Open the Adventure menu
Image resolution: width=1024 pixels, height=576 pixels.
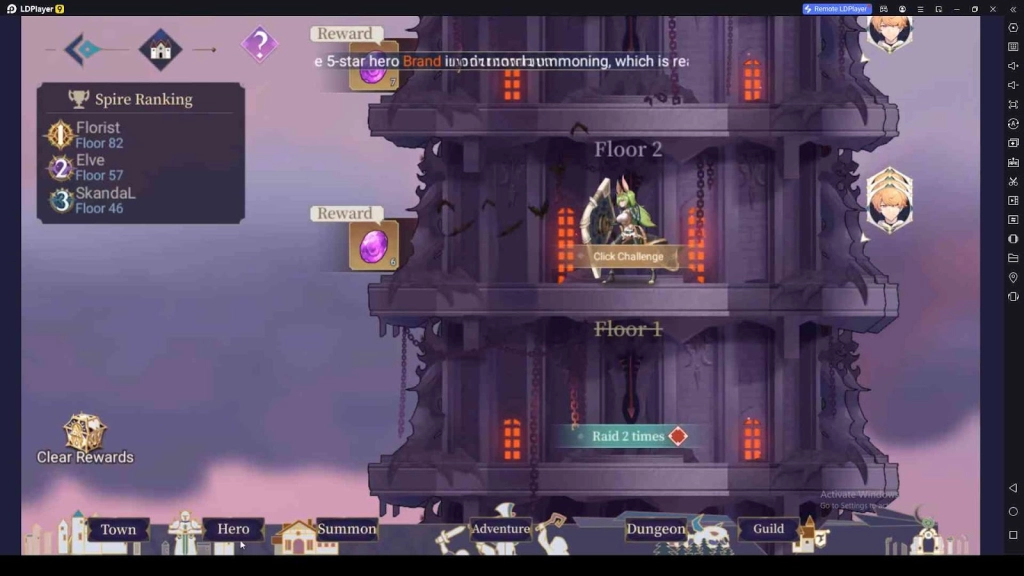[500, 529]
